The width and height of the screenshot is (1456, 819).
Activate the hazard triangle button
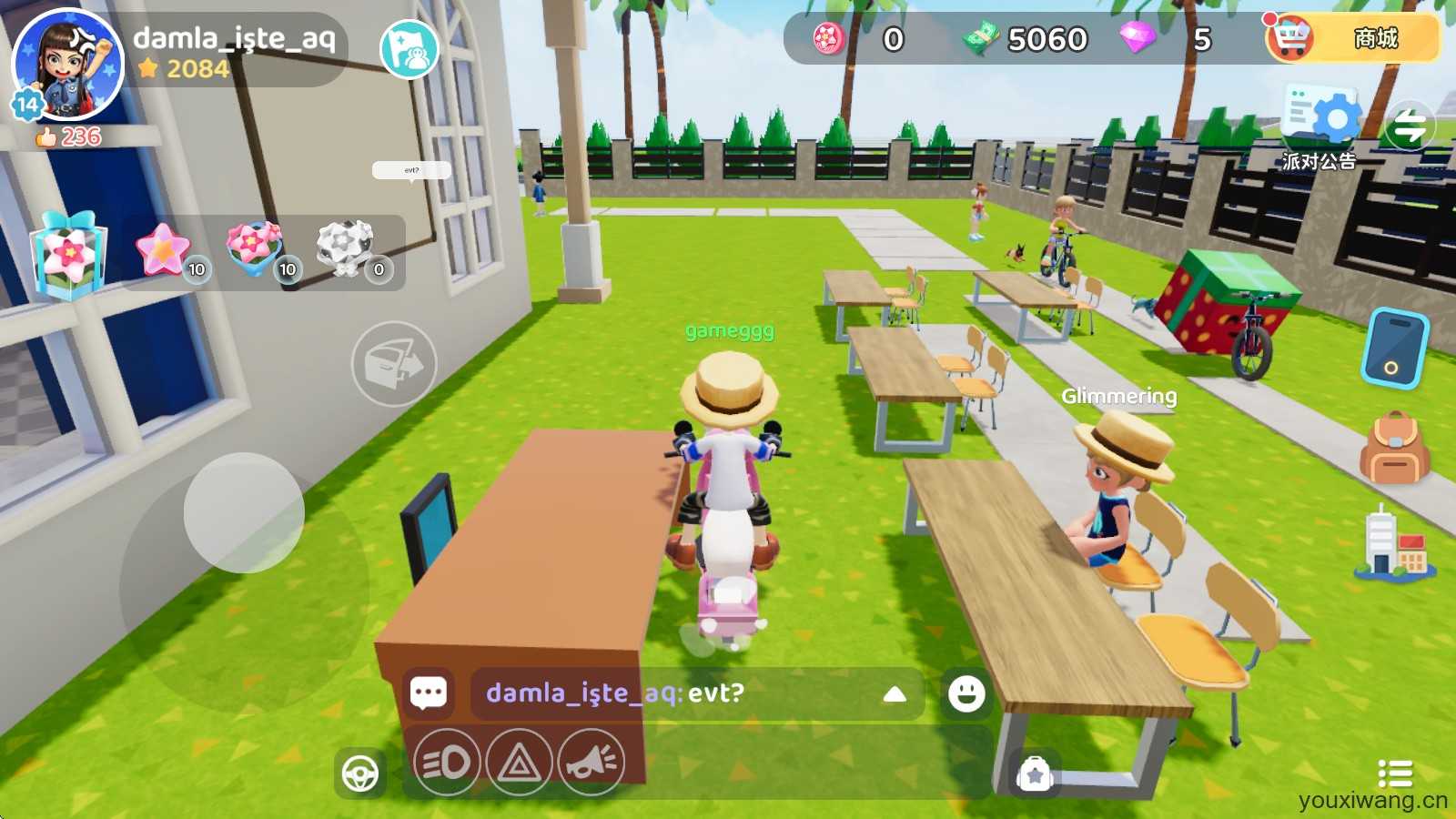click(x=519, y=762)
